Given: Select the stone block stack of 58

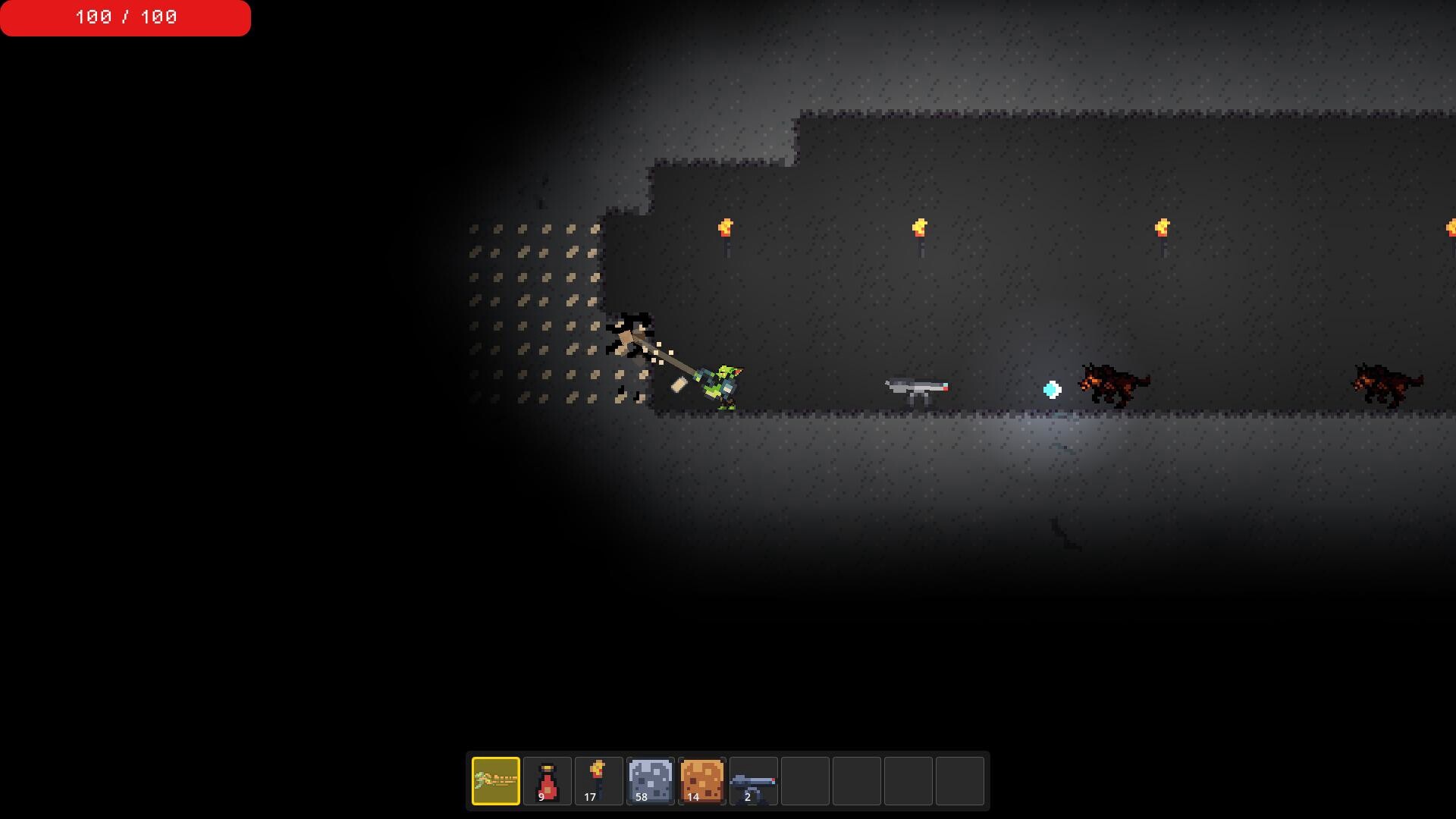Looking at the screenshot, I should click(649, 780).
